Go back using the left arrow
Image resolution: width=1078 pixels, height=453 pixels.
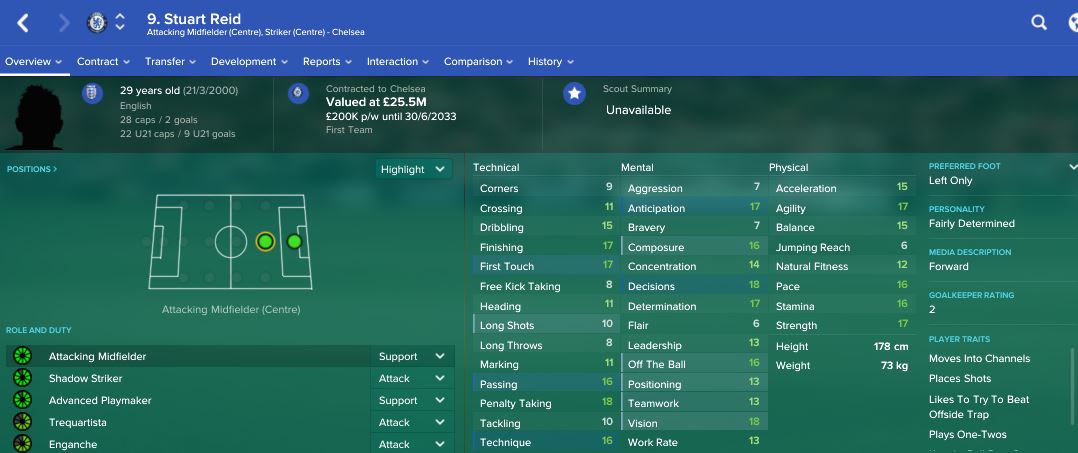tap(24, 22)
